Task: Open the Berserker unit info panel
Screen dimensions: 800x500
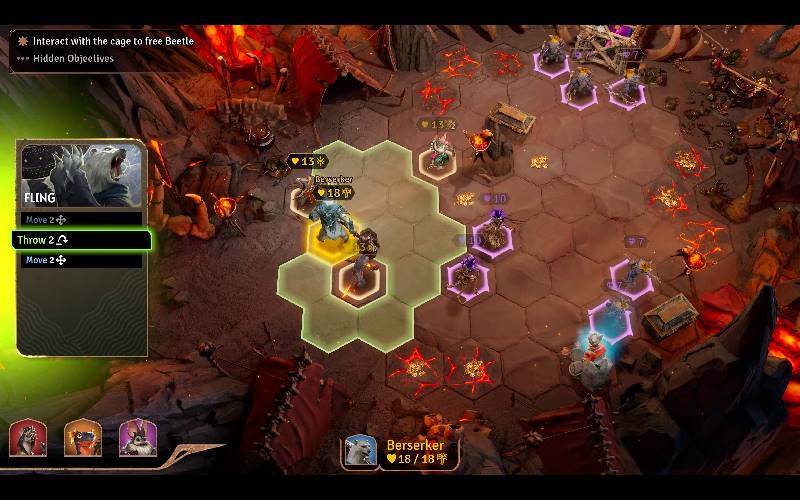Action: tap(400, 452)
